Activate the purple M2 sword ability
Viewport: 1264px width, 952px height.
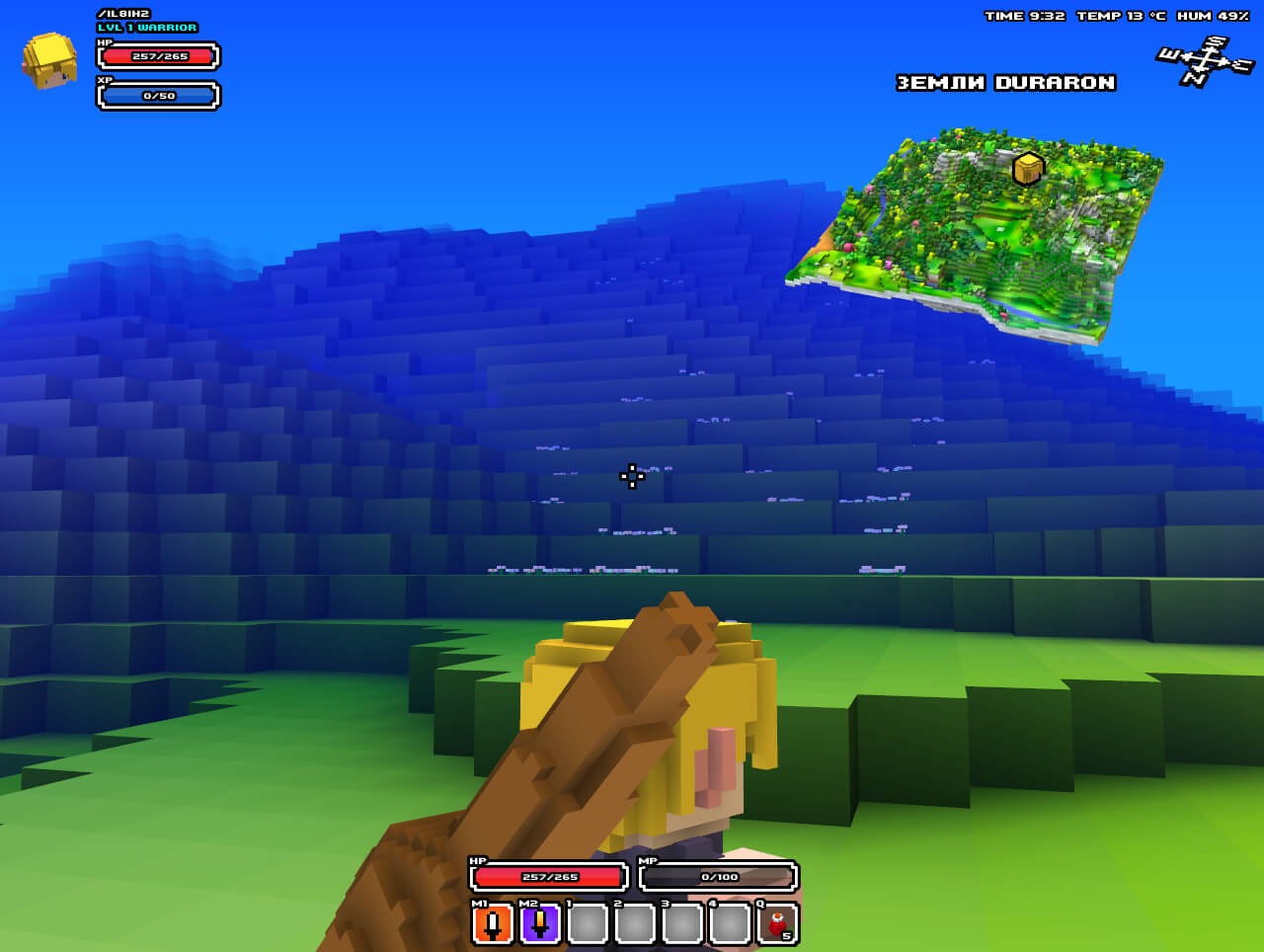pyautogui.click(x=540, y=925)
